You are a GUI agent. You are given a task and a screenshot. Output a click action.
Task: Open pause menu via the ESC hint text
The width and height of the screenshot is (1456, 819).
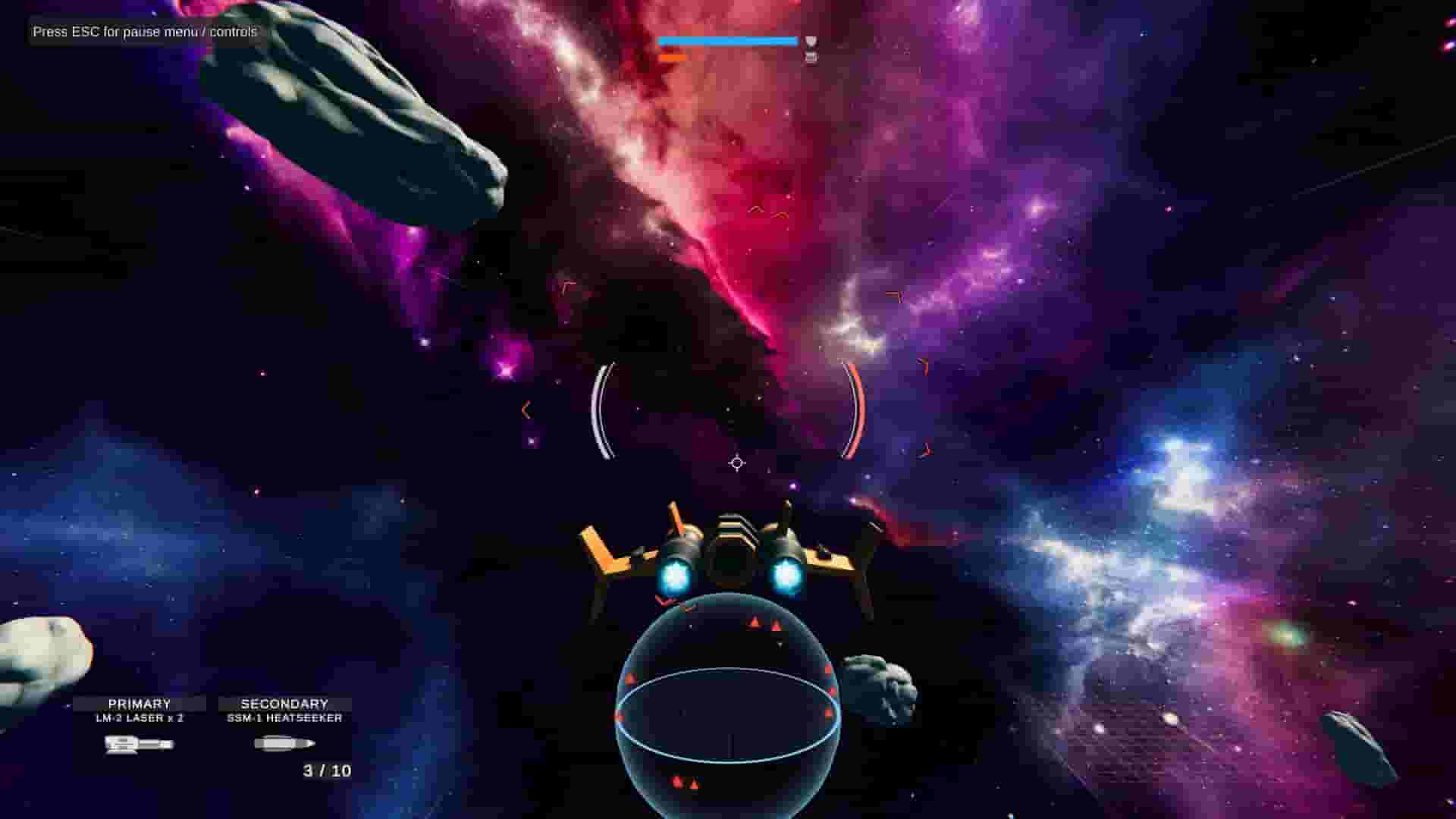[143, 33]
